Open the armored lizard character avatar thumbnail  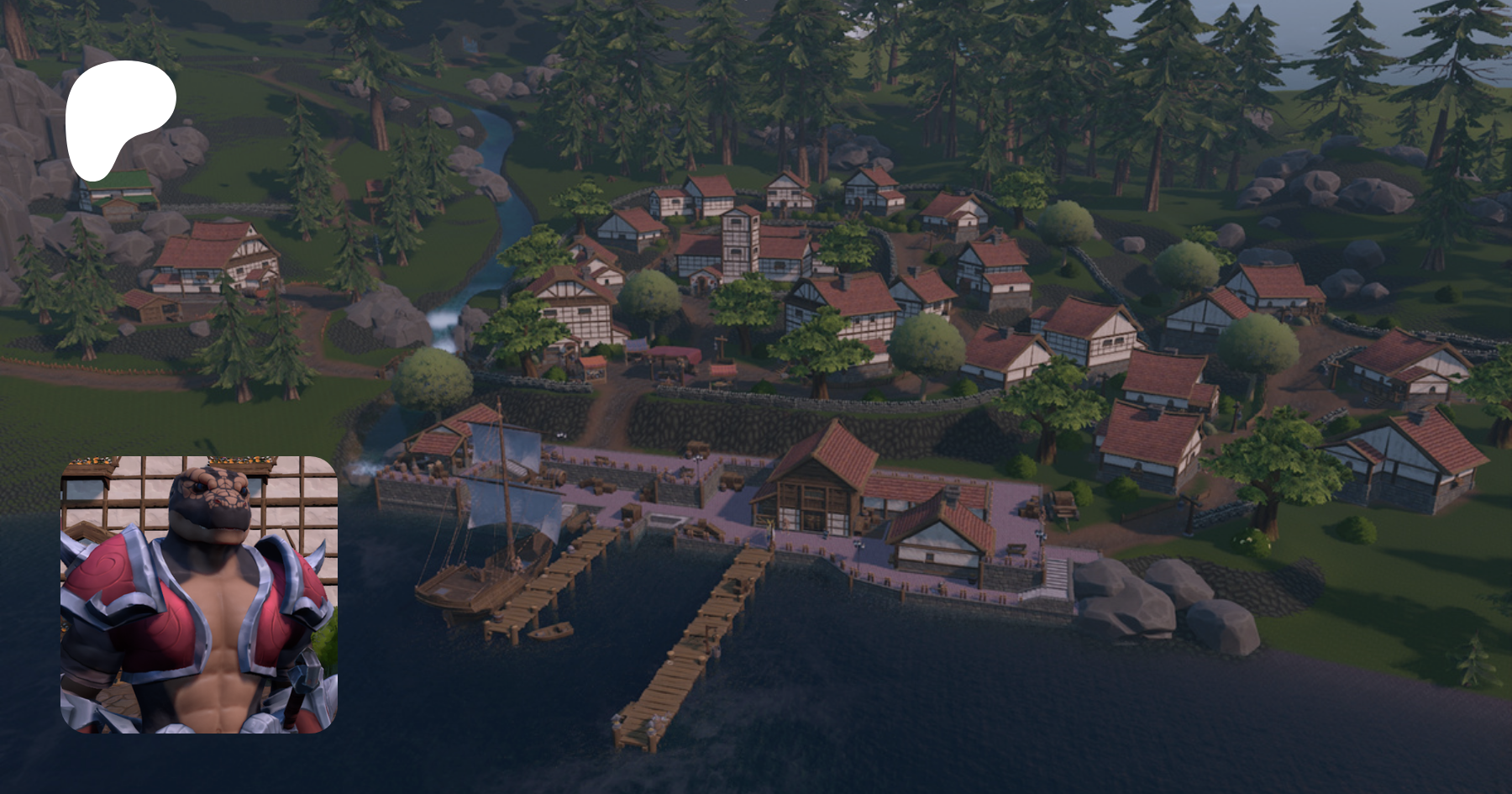click(x=199, y=594)
